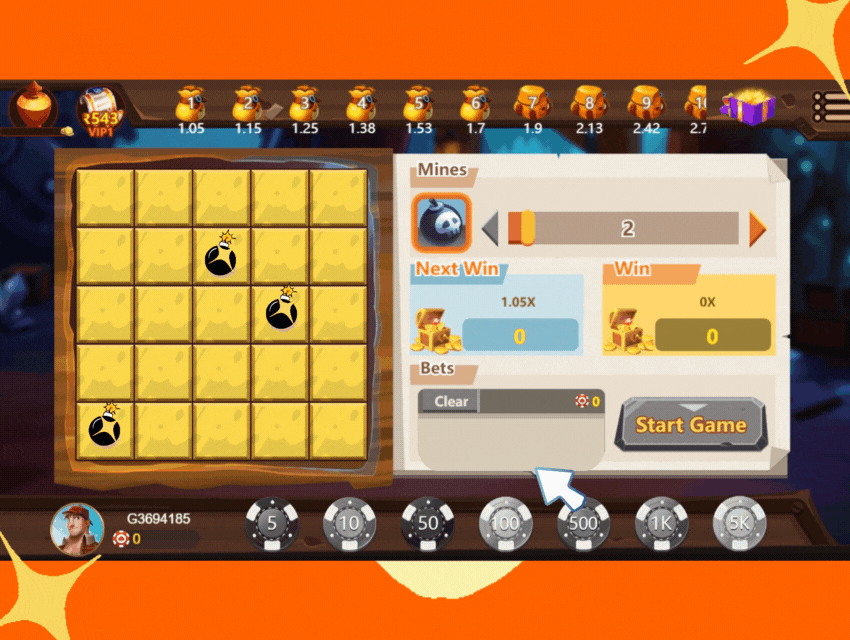The width and height of the screenshot is (850, 640).
Task: Open the hamburger menu
Action: (830, 106)
